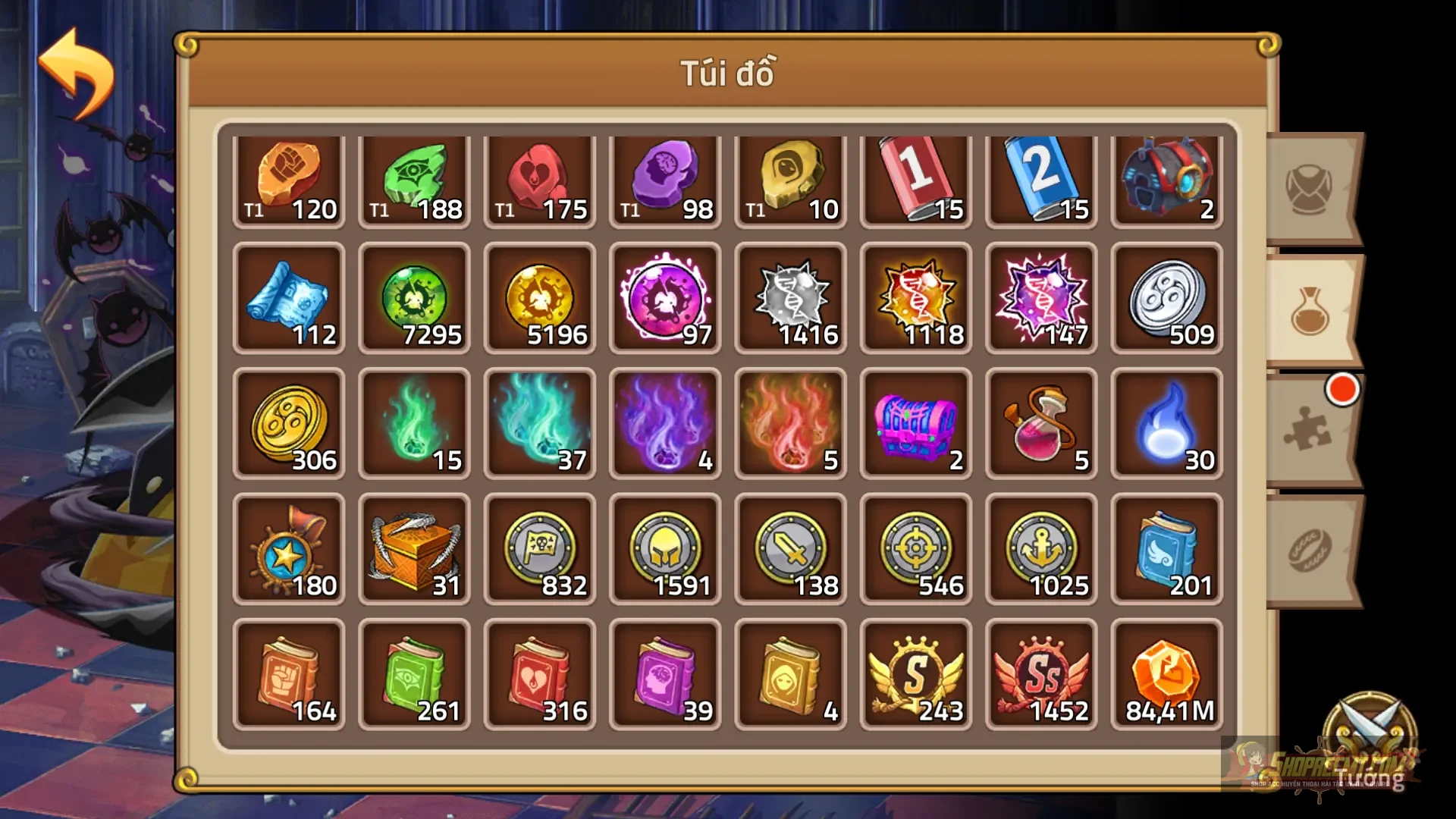
Task: Tap the orange gem showing 84,41M
Action: [1166, 673]
